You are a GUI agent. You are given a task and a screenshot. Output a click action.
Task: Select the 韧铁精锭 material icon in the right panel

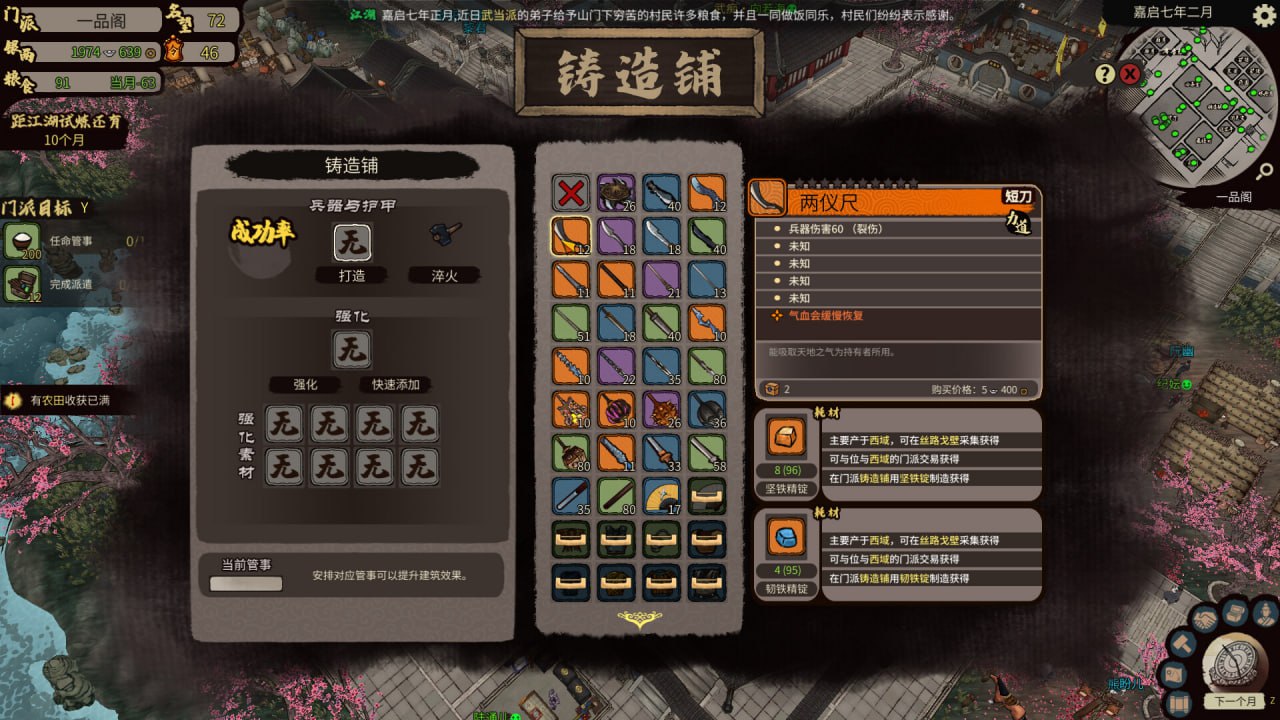[785, 536]
